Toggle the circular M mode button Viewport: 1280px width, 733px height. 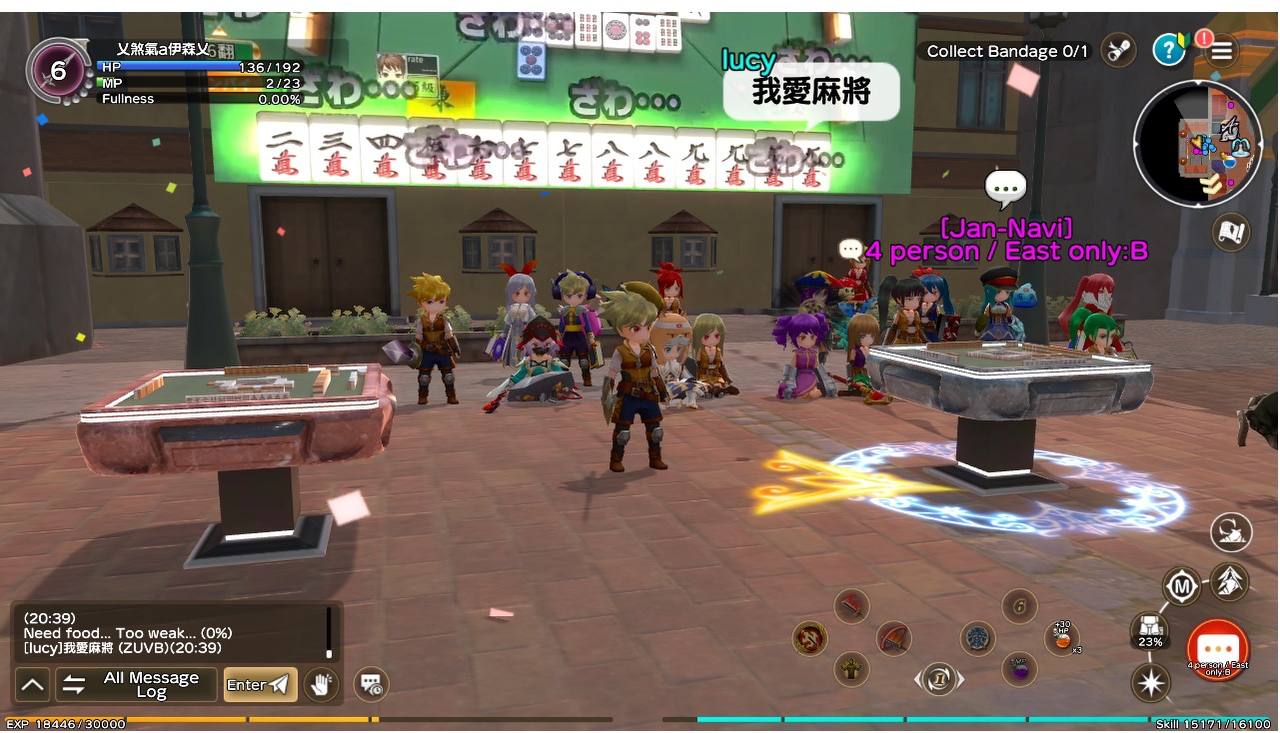[1181, 586]
